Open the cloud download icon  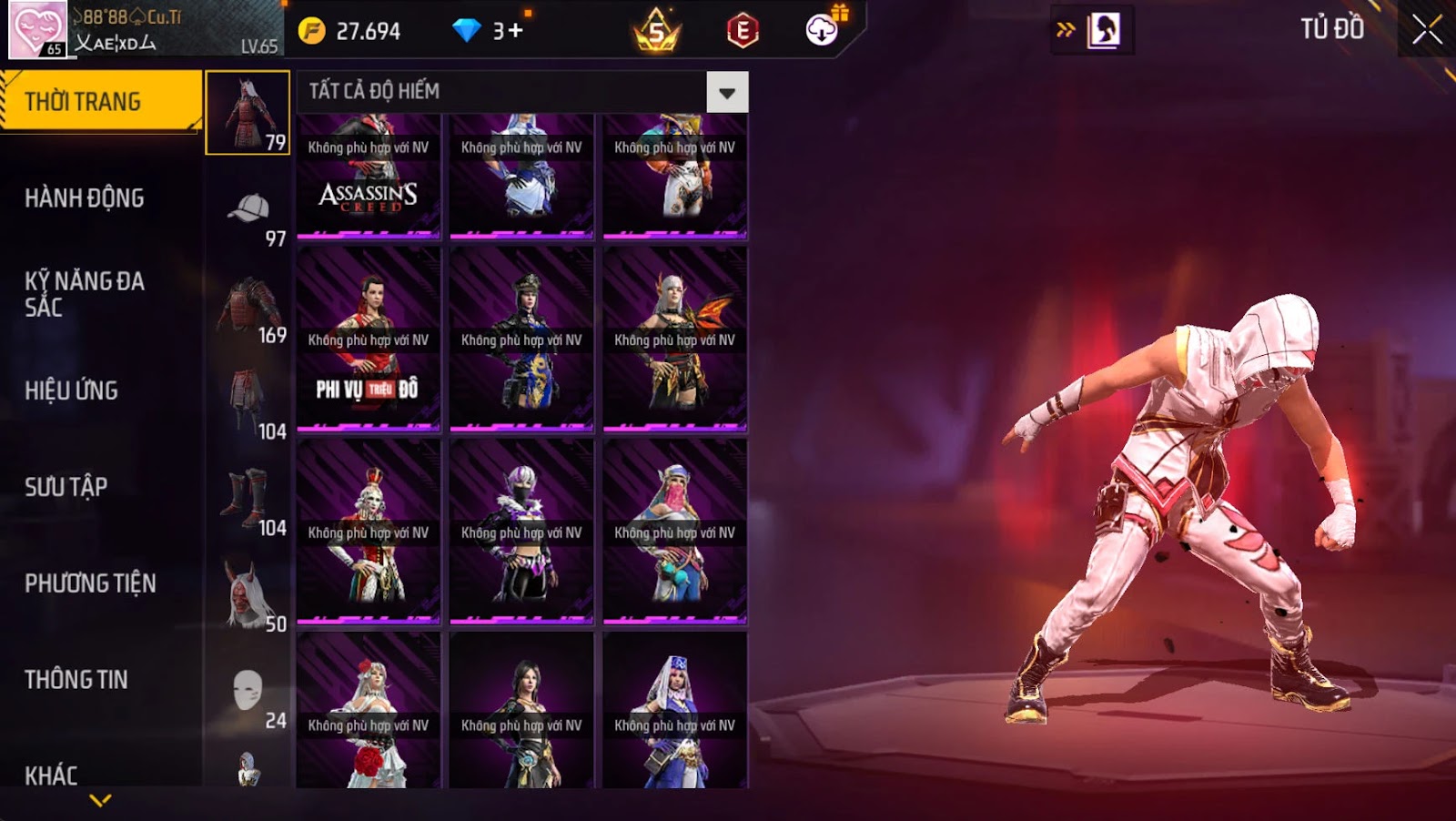(x=821, y=31)
